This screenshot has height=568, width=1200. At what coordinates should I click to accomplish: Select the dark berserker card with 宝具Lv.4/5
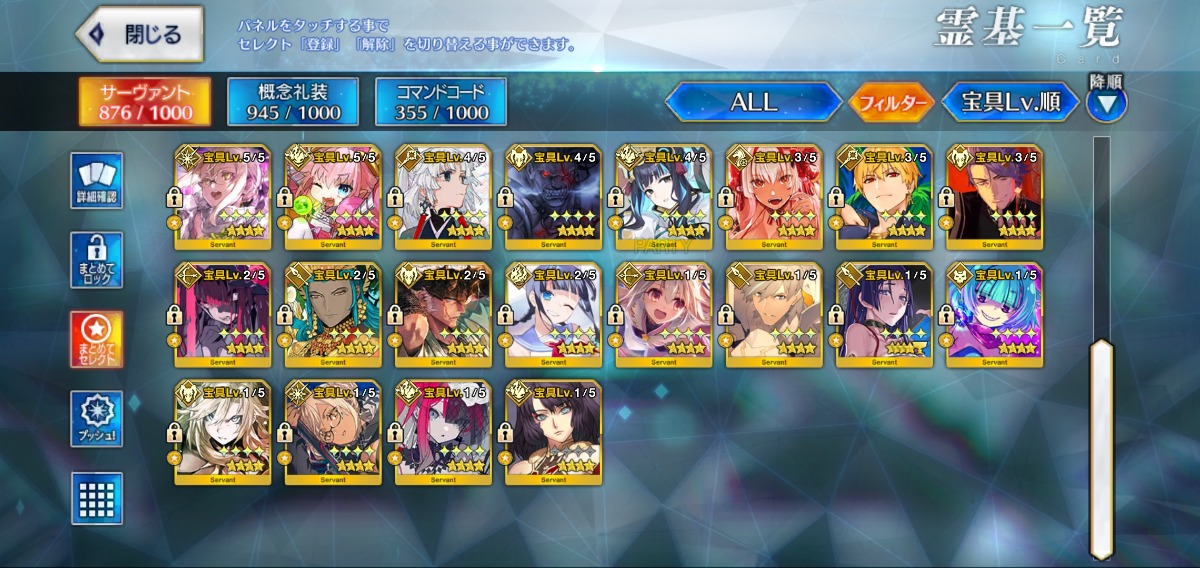553,198
